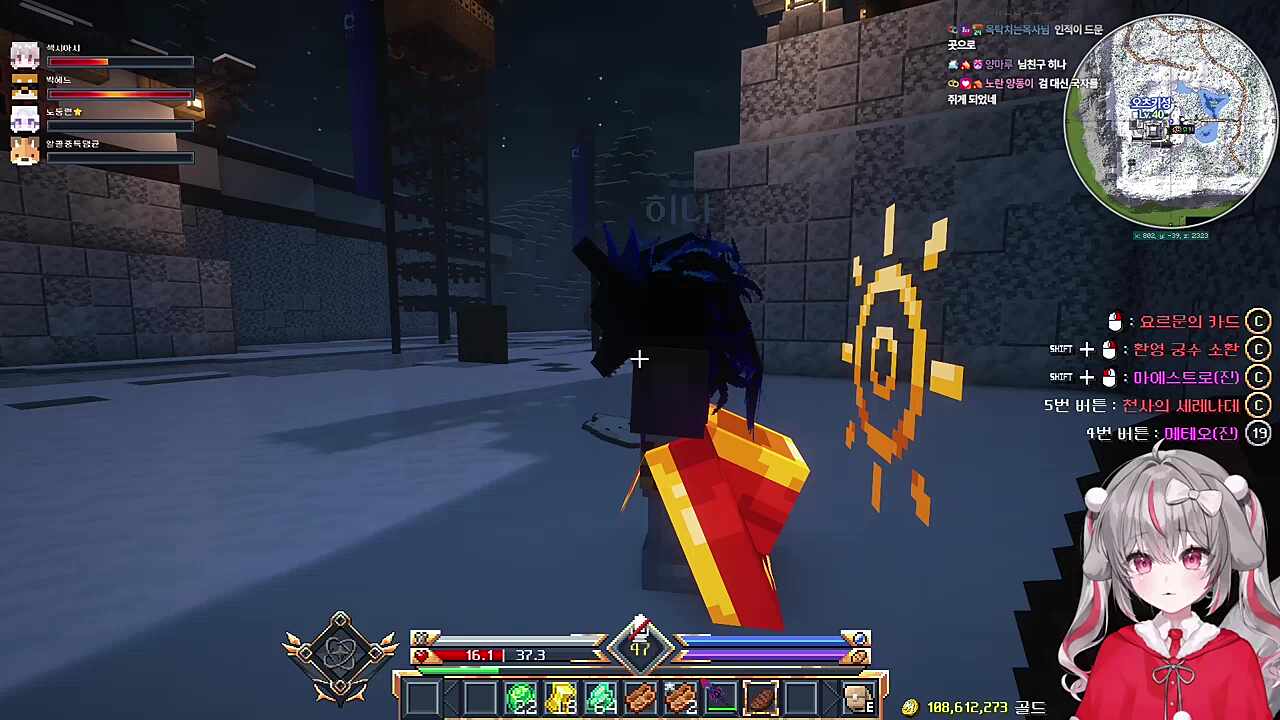Select the purple staff weapon slot
This screenshot has width=1280, height=720.
[x=720, y=697]
